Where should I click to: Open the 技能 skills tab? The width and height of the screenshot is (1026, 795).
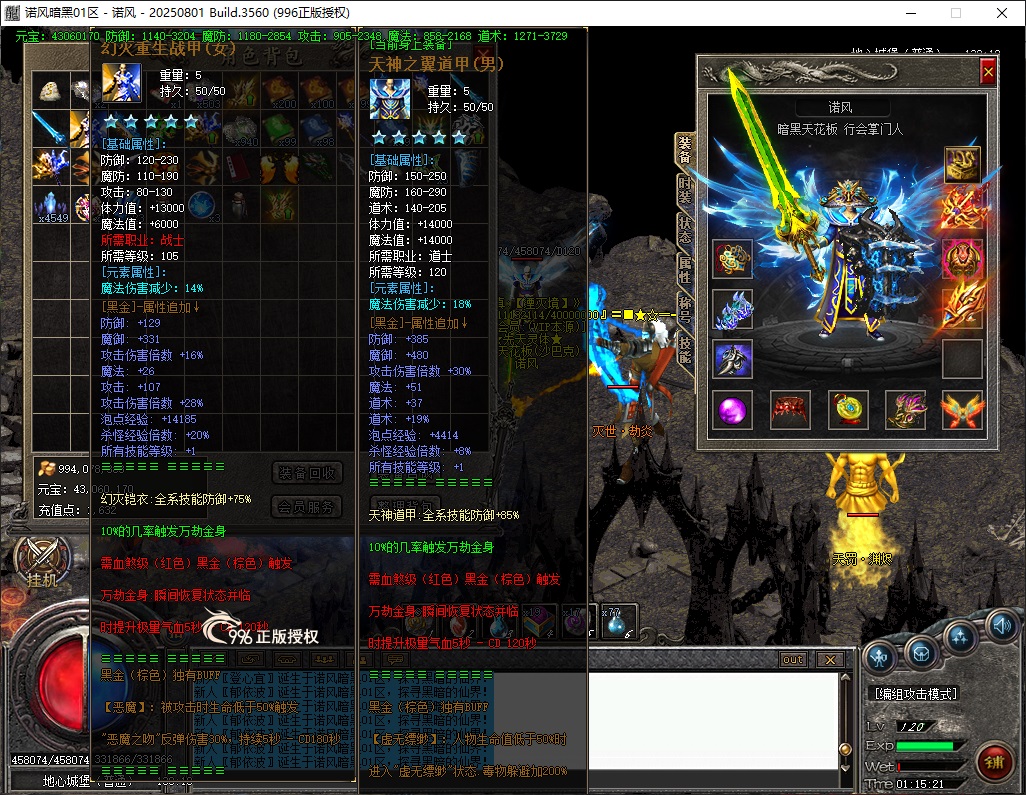point(685,349)
